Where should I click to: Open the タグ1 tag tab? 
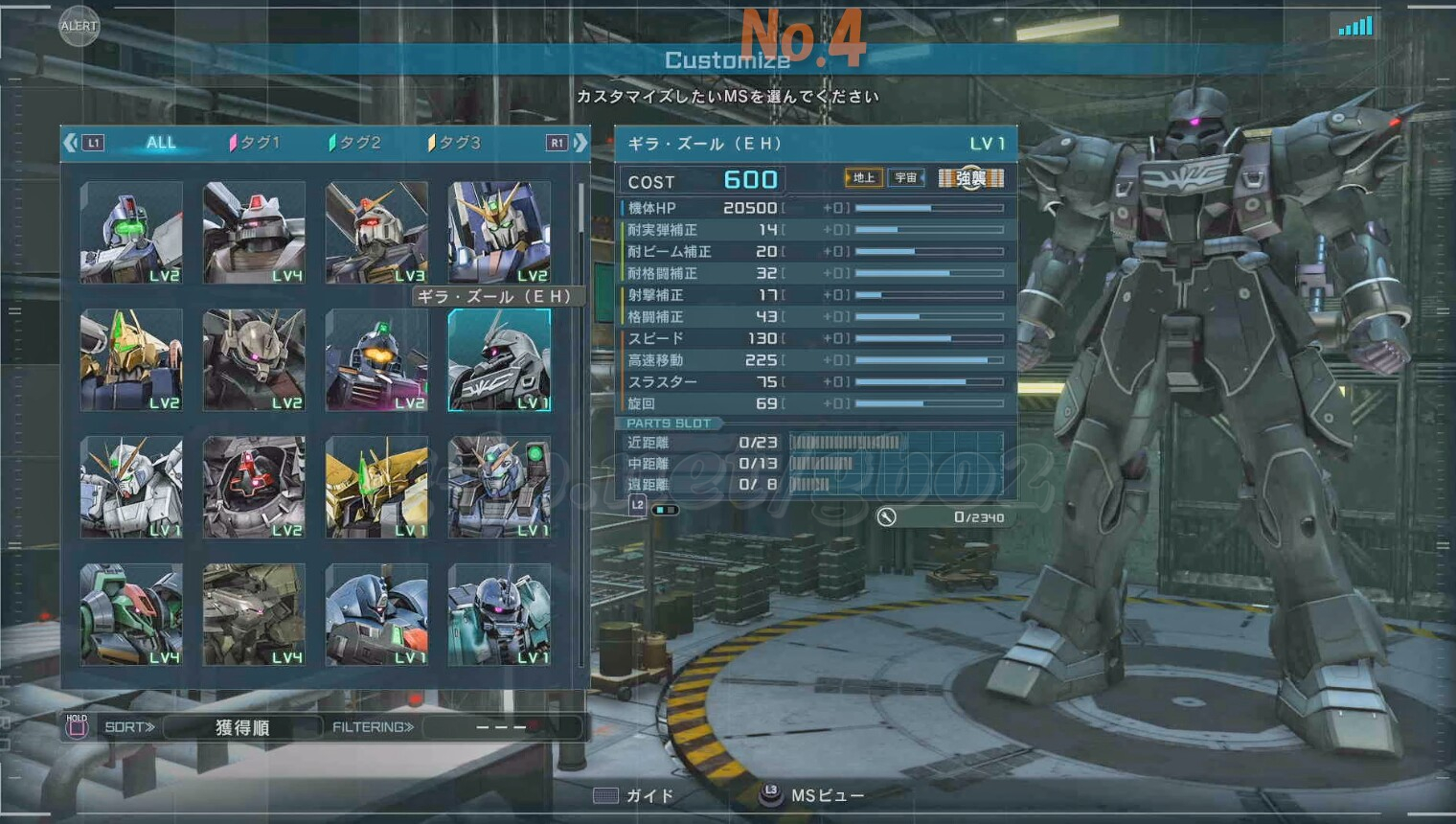pos(255,143)
